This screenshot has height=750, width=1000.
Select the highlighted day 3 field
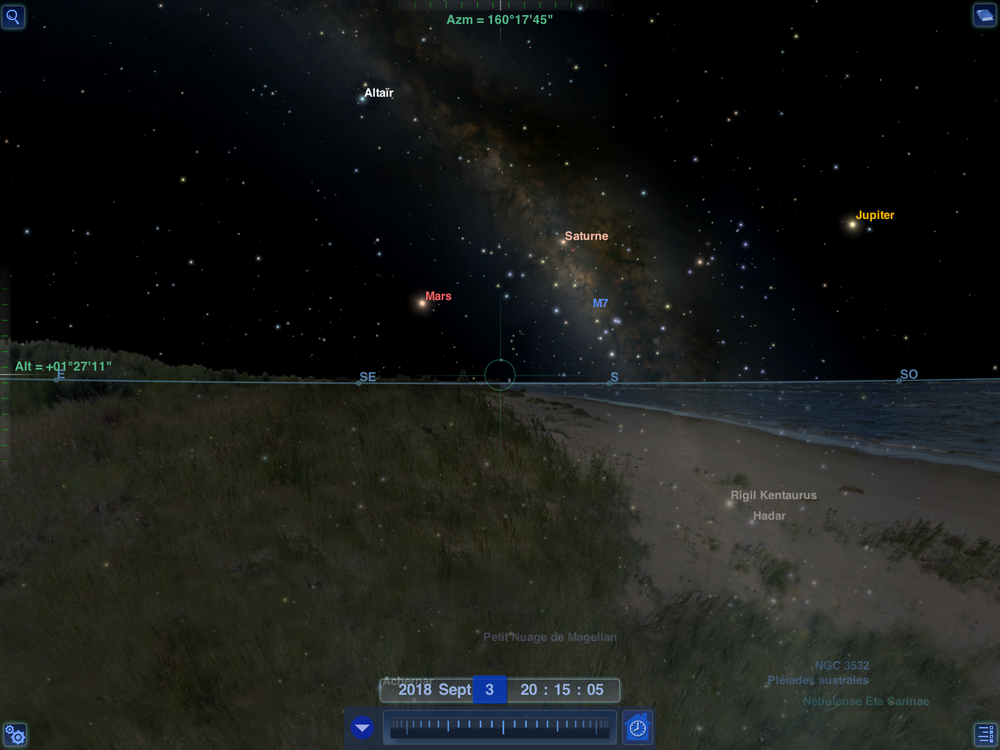490,690
